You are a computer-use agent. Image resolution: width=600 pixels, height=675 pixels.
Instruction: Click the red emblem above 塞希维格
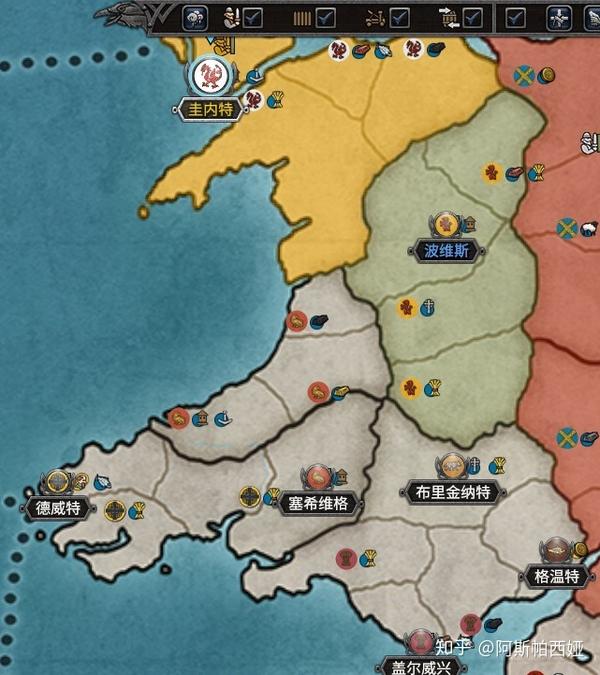[318, 477]
